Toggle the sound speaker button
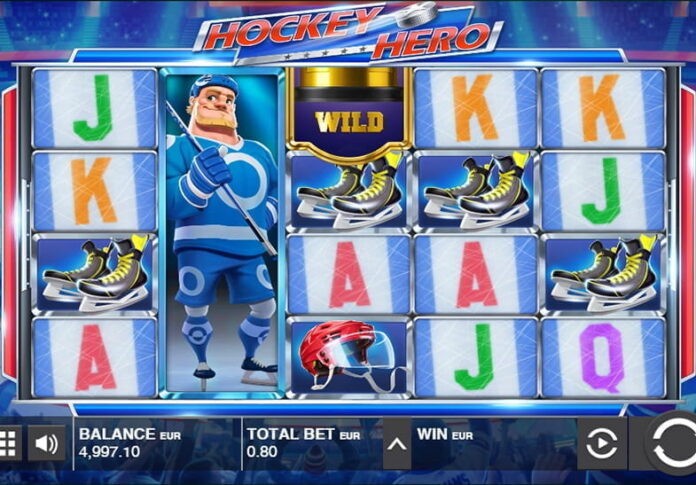This screenshot has height=485, width=696. tap(46, 443)
